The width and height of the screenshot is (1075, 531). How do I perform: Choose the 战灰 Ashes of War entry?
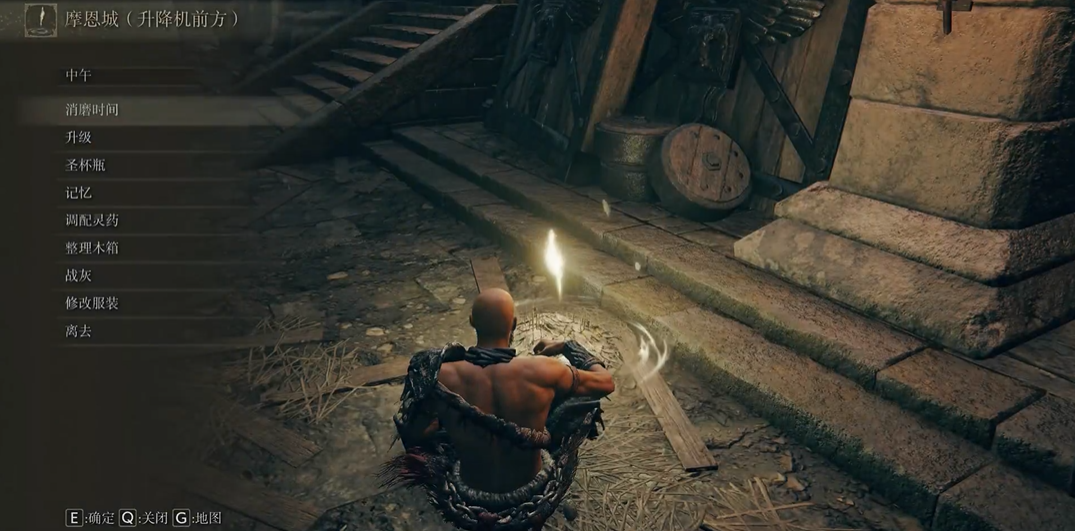click(79, 275)
